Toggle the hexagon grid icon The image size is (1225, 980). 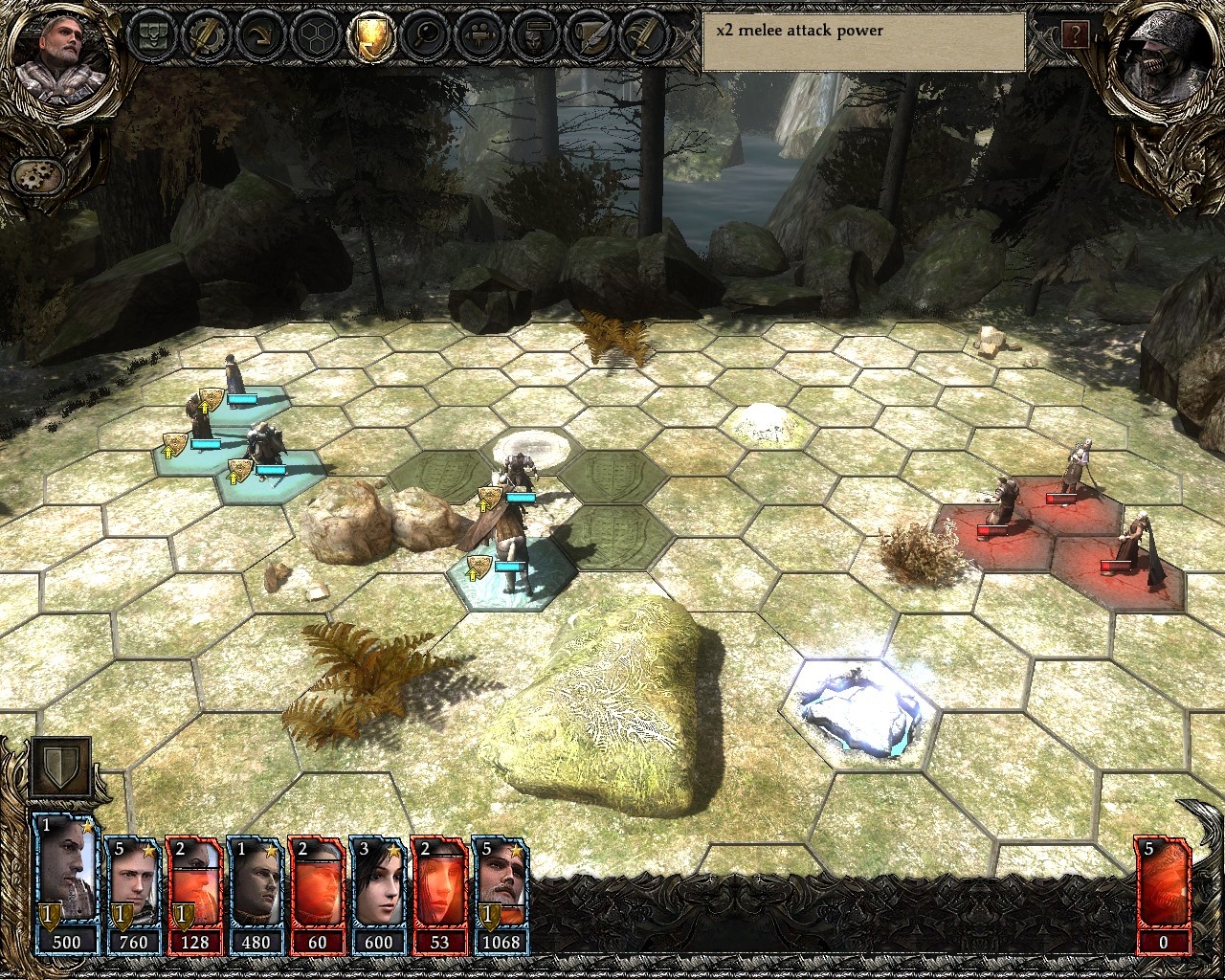coord(313,36)
